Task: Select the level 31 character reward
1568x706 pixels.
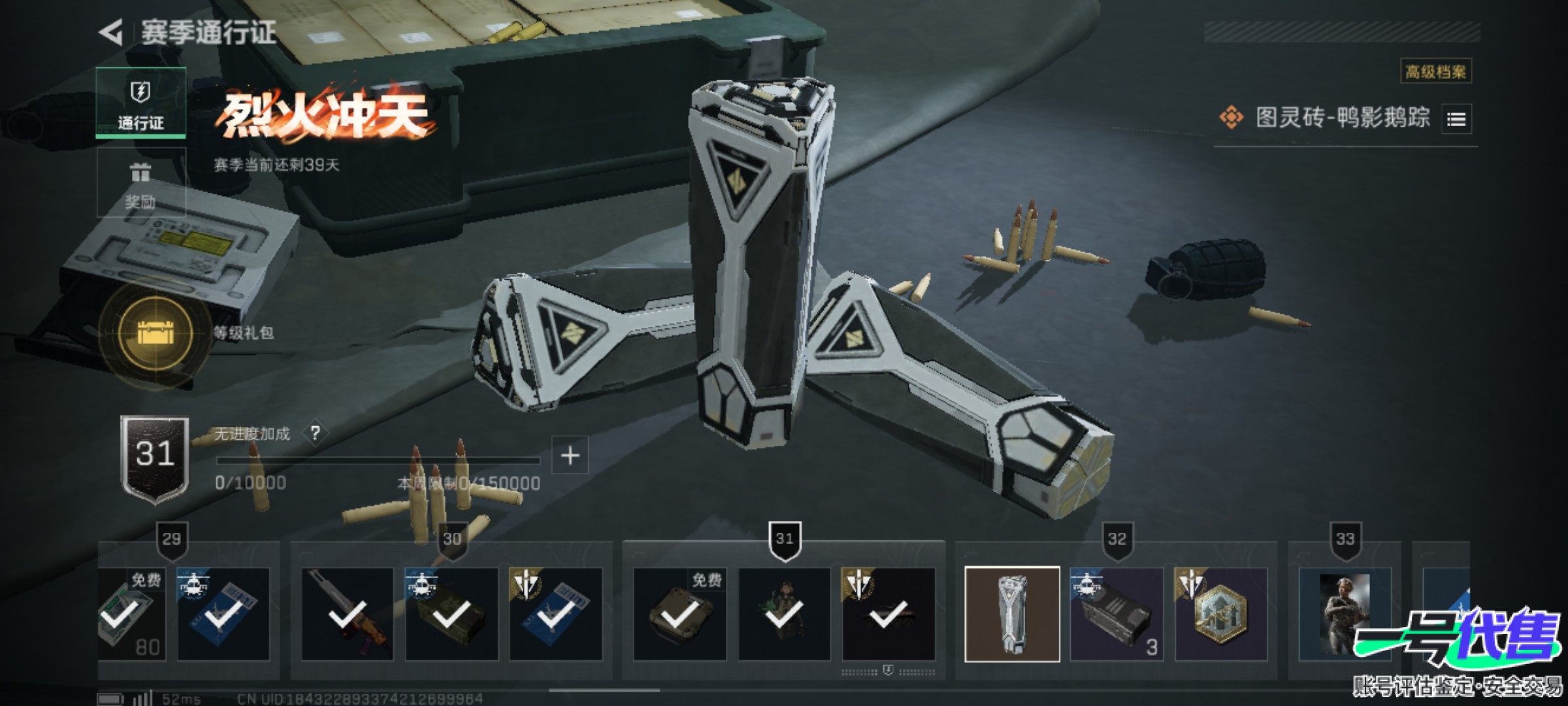Action: pos(784,614)
